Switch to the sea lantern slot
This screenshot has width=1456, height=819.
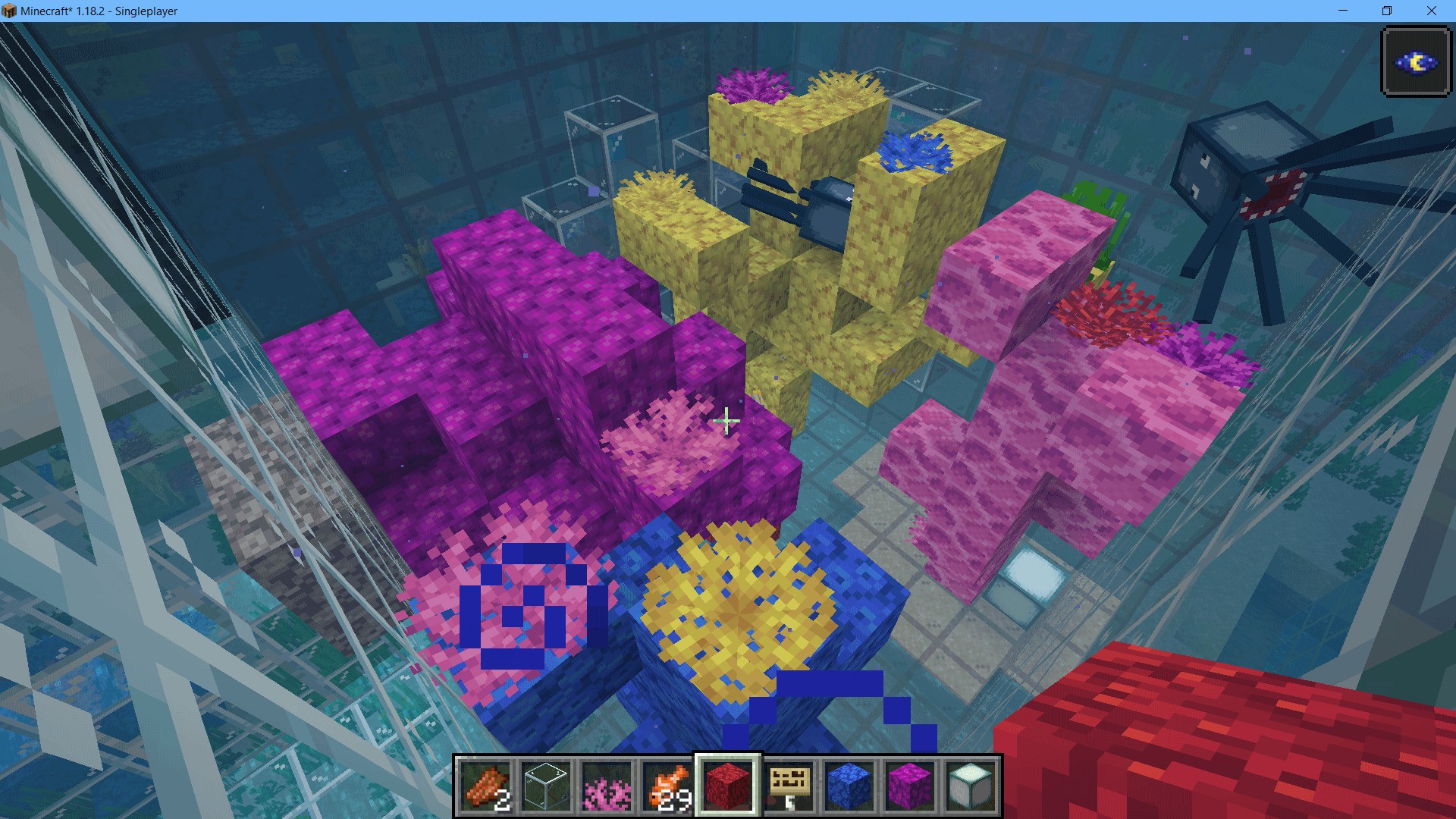coord(971,786)
